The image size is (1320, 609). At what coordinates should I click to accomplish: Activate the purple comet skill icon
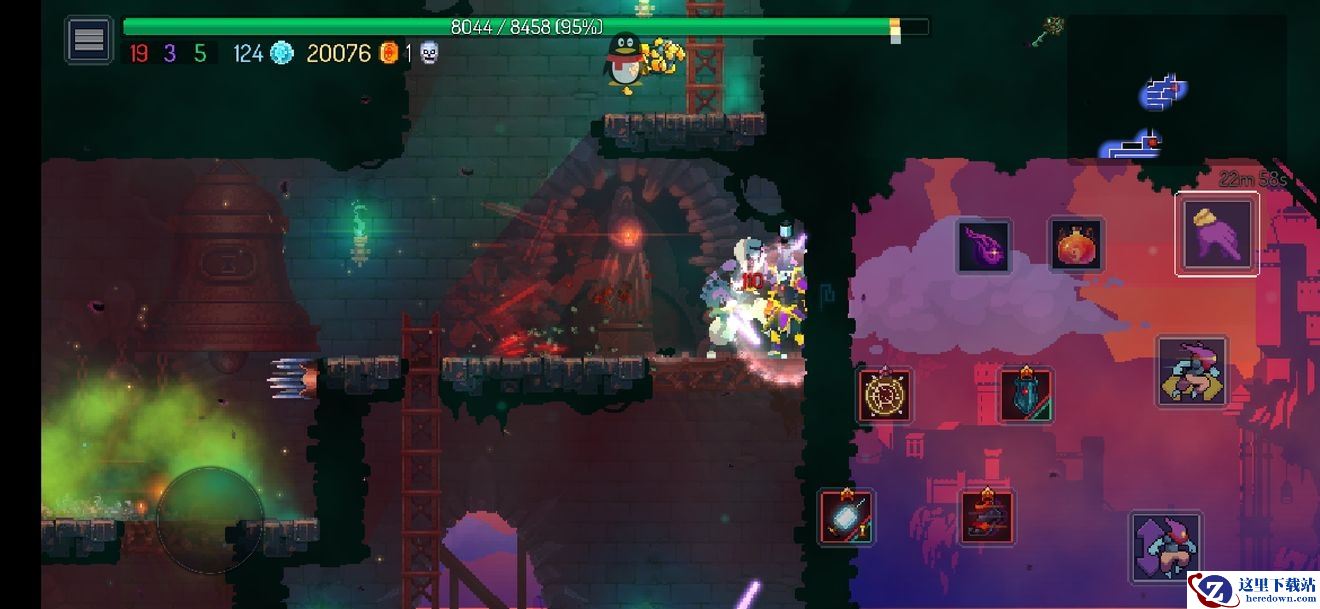984,246
